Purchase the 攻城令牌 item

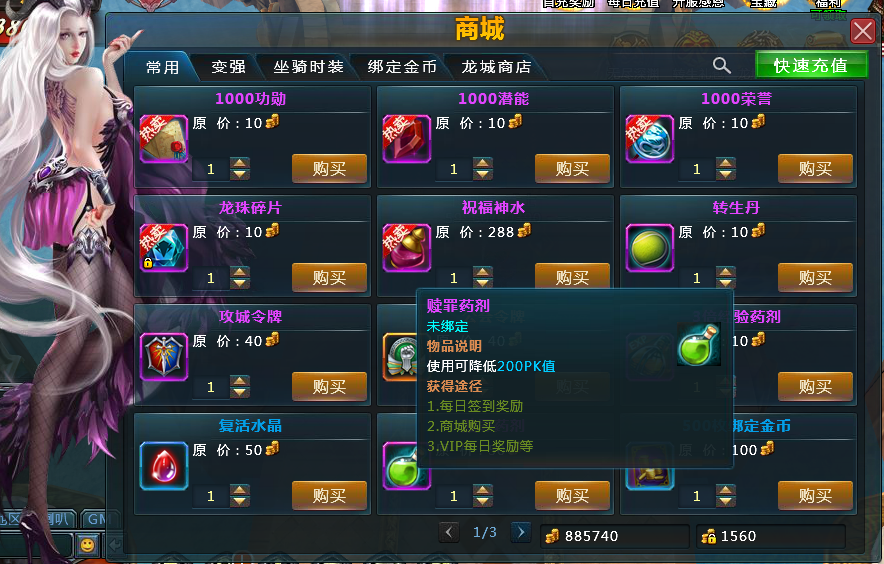coord(329,386)
